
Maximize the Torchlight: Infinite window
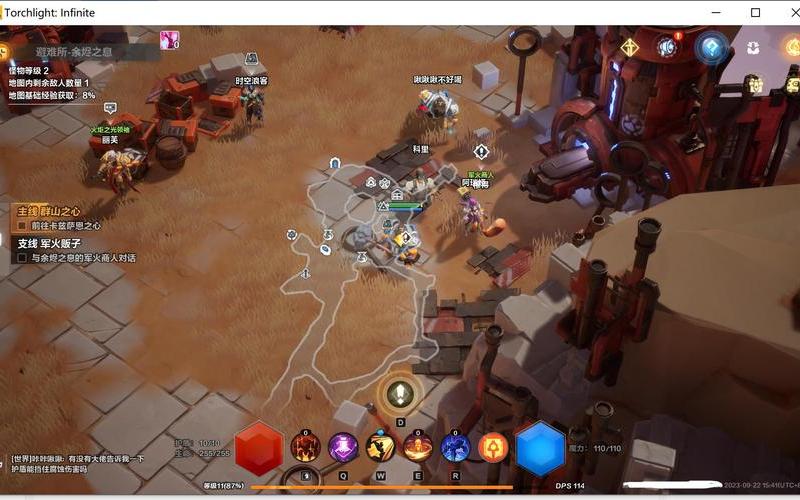pos(755,12)
